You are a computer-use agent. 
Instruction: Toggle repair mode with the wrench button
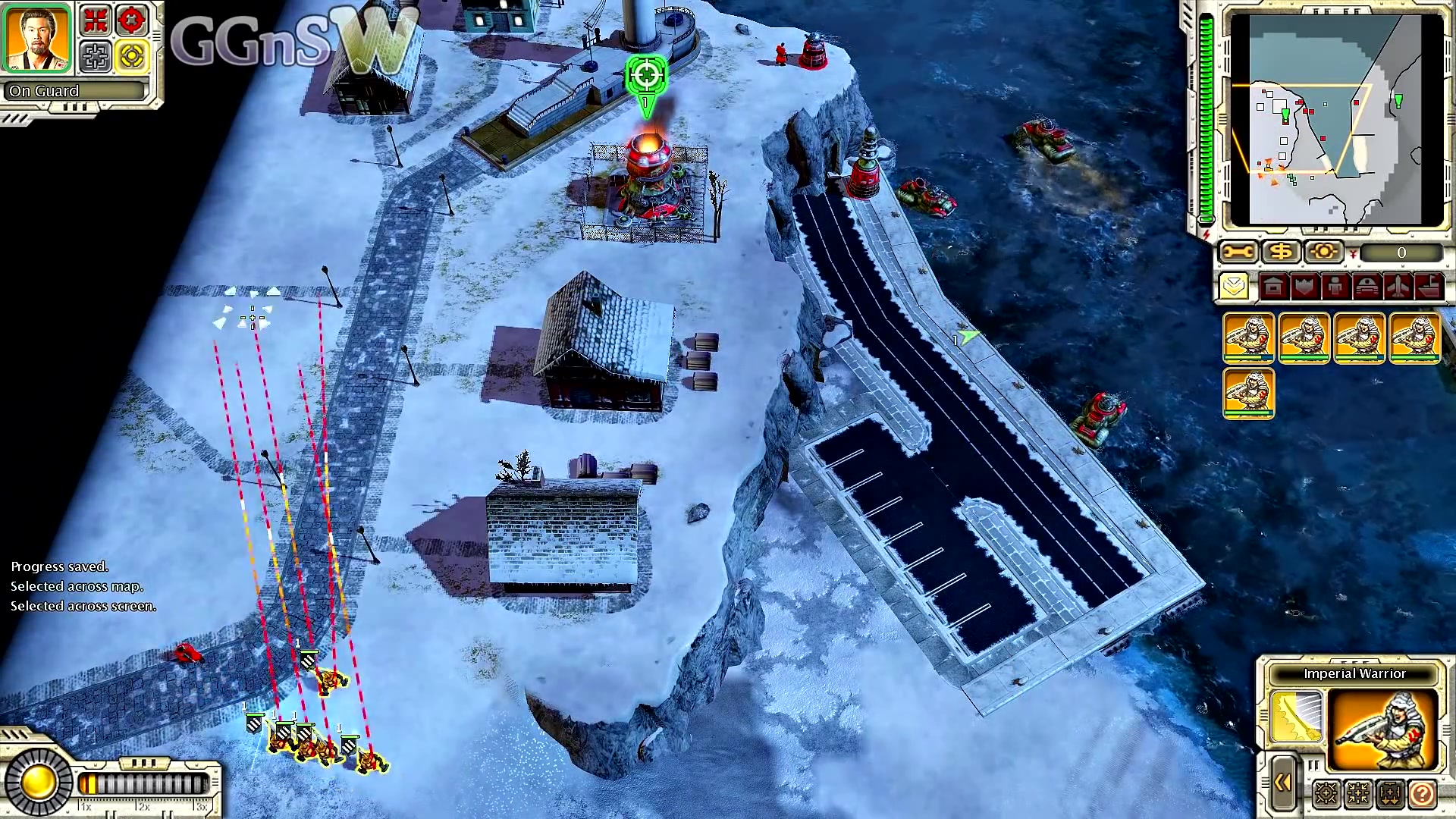(1238, 252)
